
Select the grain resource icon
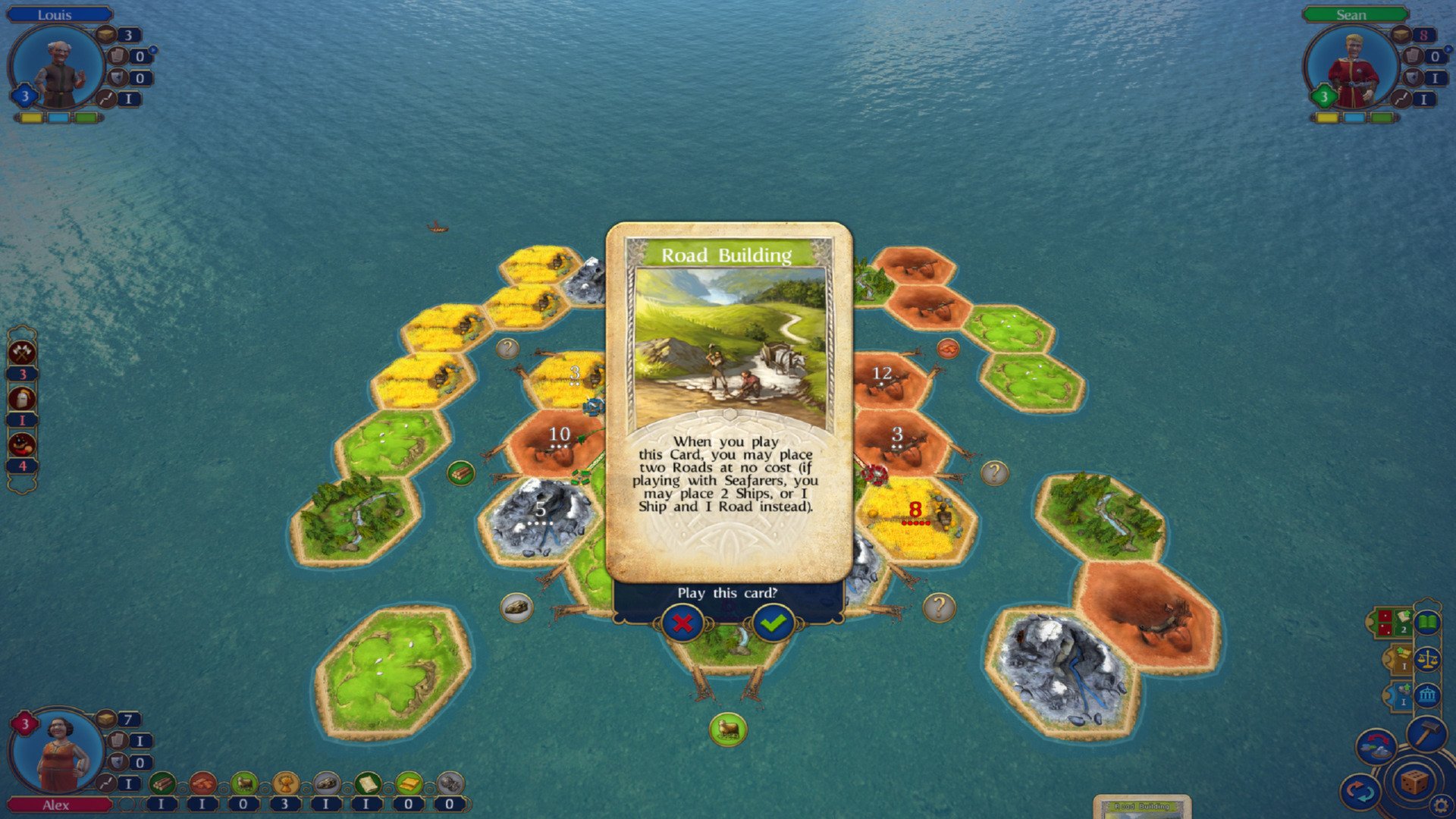(285, 783)
